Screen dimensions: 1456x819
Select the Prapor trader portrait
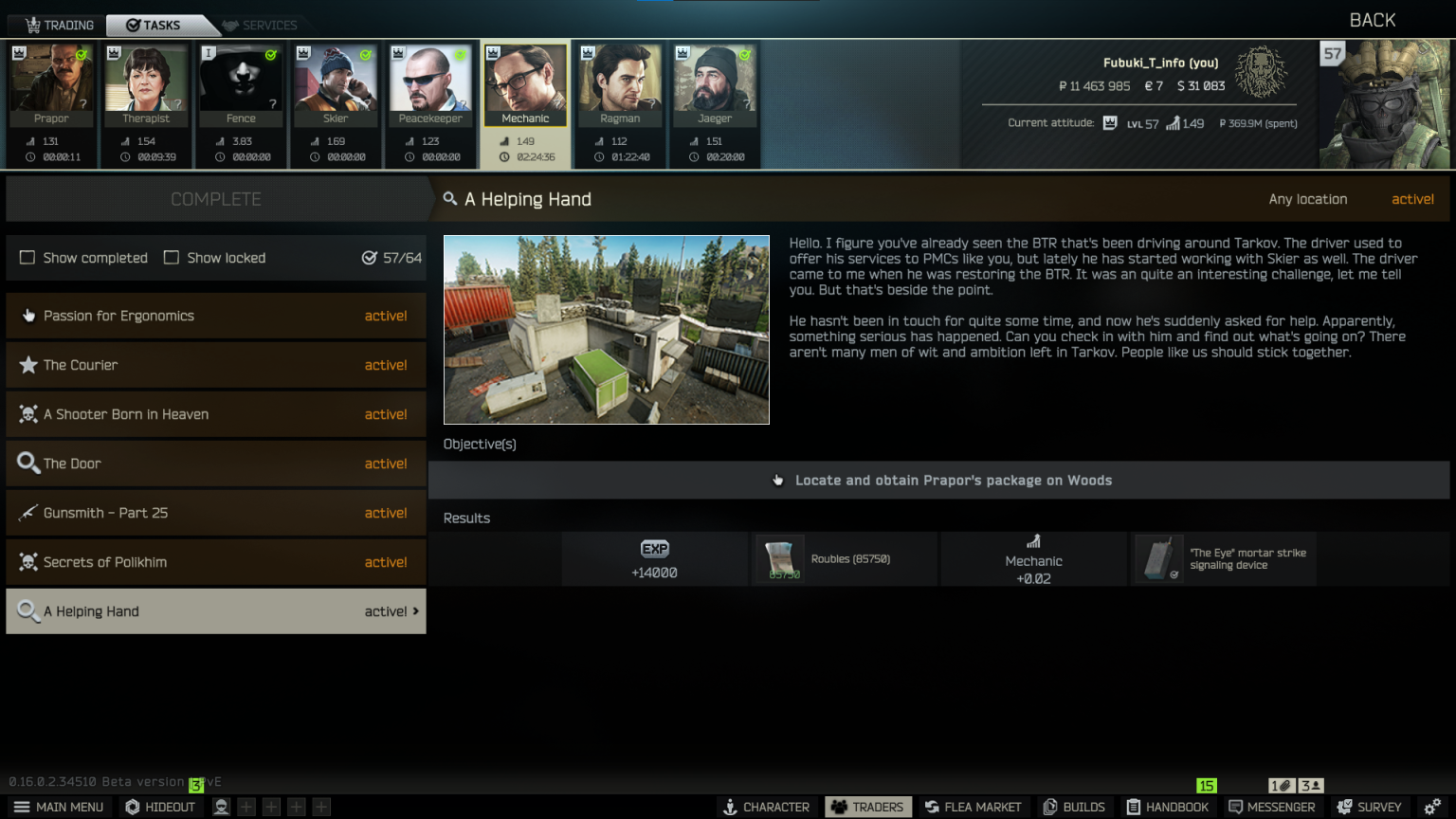click(51, 85)
